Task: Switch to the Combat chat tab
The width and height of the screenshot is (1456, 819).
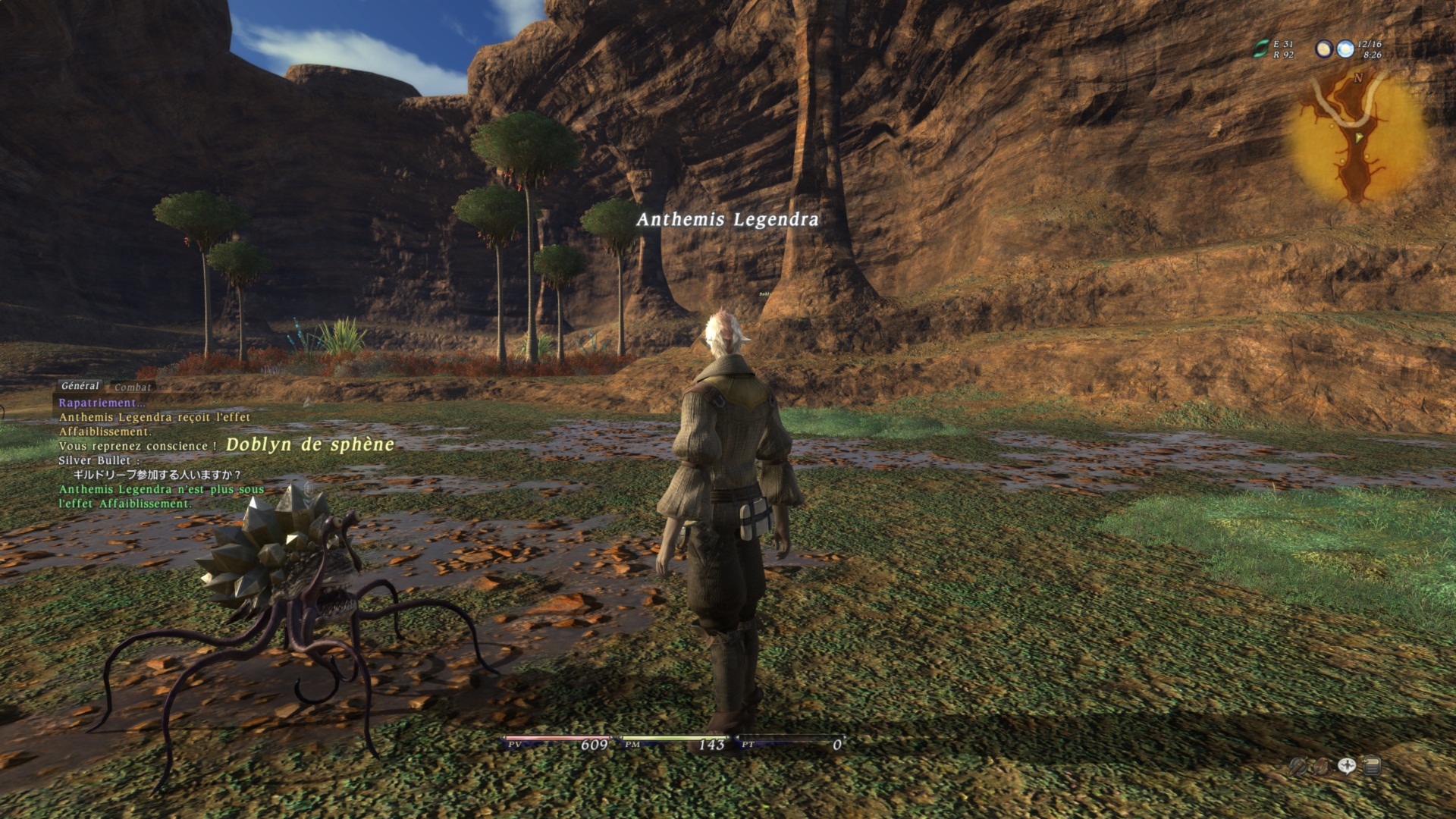Action: (x=133, y=387)
